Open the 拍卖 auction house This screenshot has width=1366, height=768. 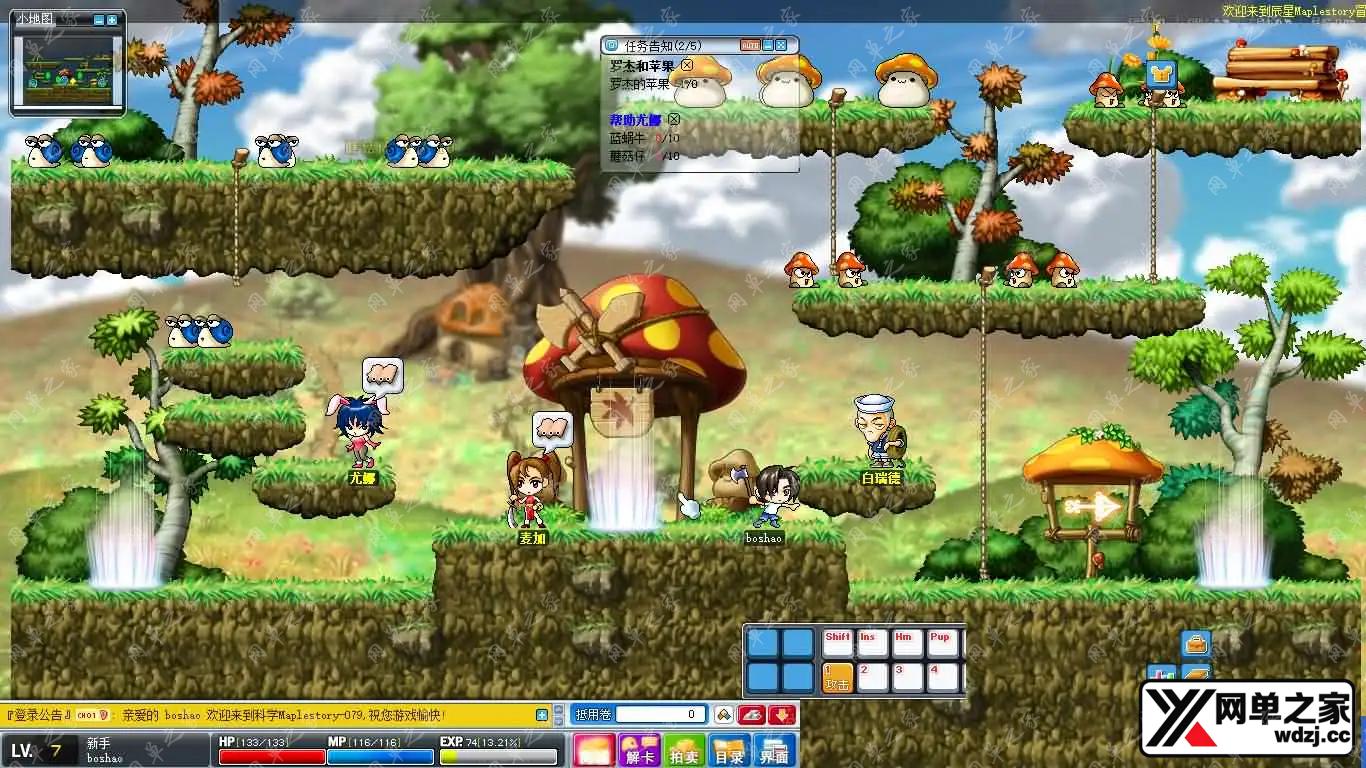[x=684, y=751]
